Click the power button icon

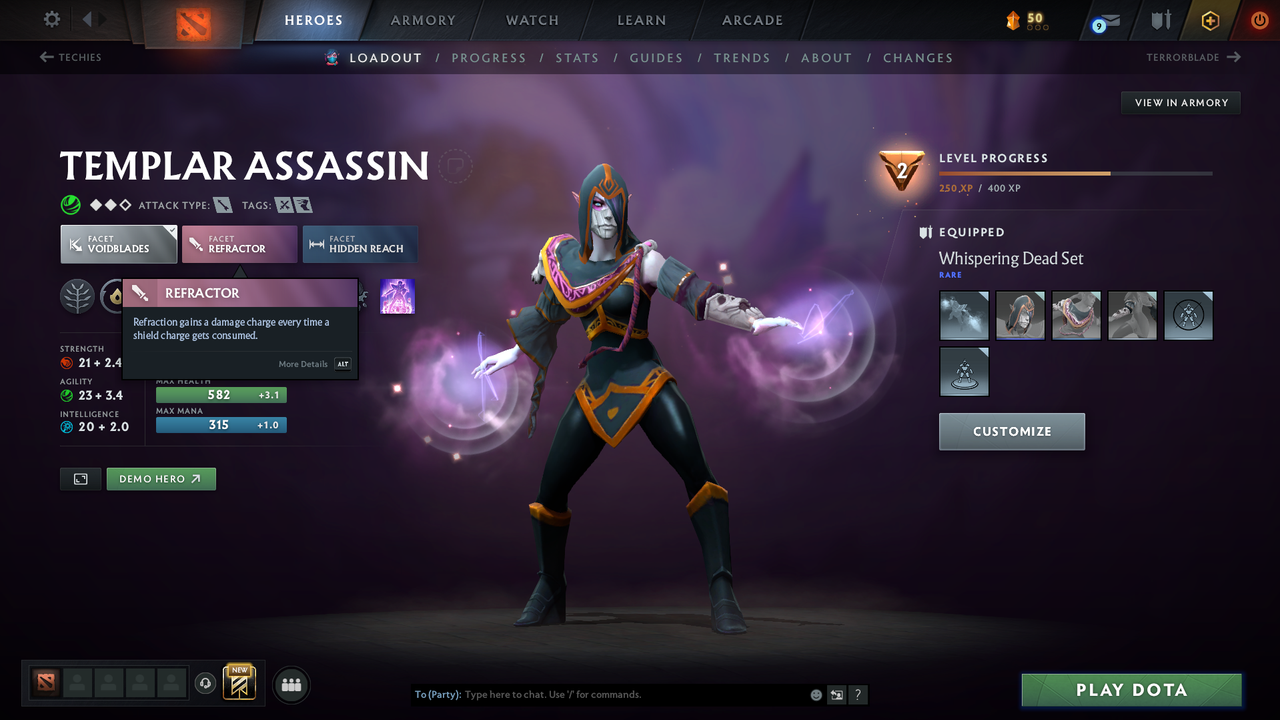click(x=1259, y=20)
